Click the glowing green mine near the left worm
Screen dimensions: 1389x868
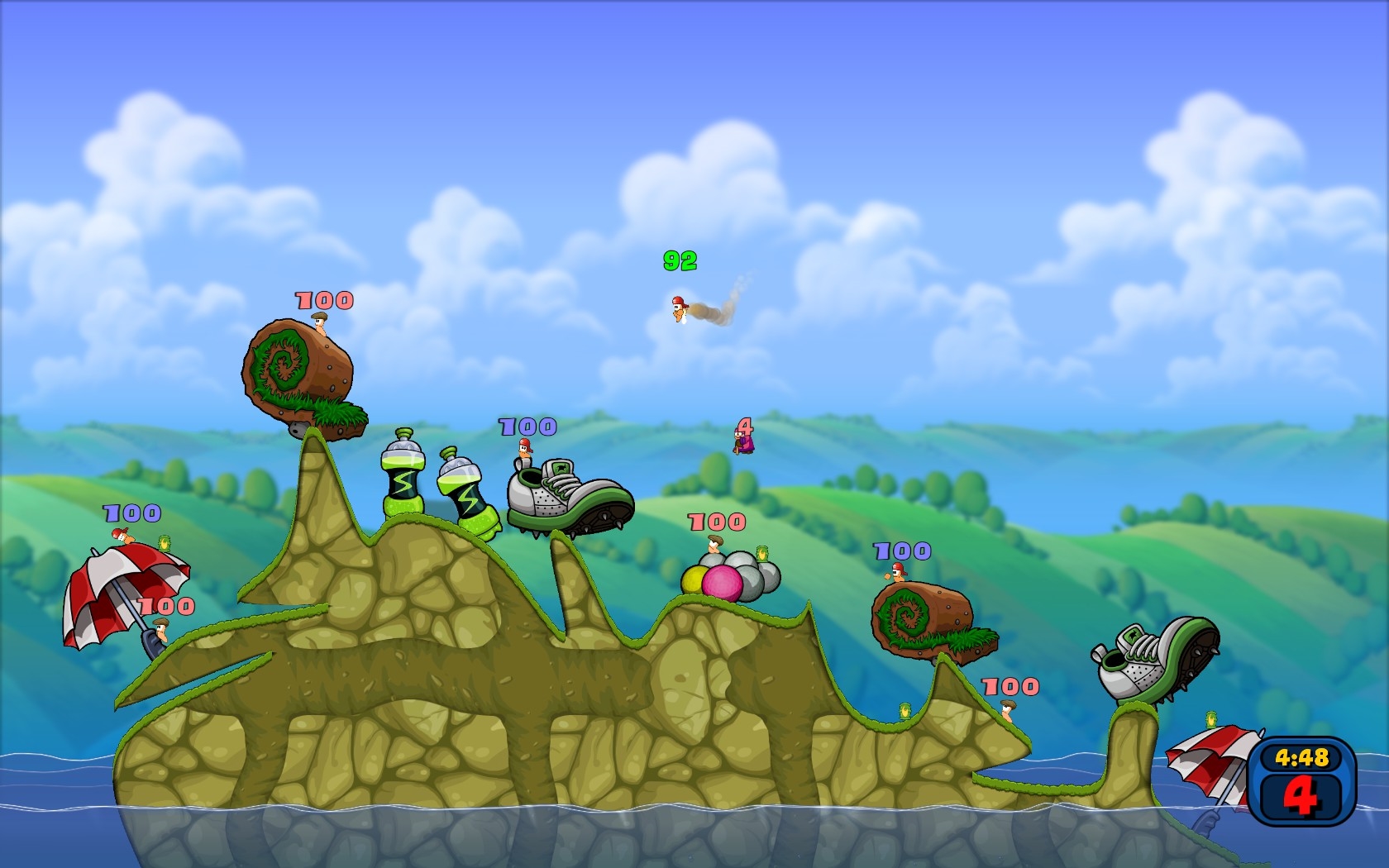pyautogui.click(x=163, y=544)
